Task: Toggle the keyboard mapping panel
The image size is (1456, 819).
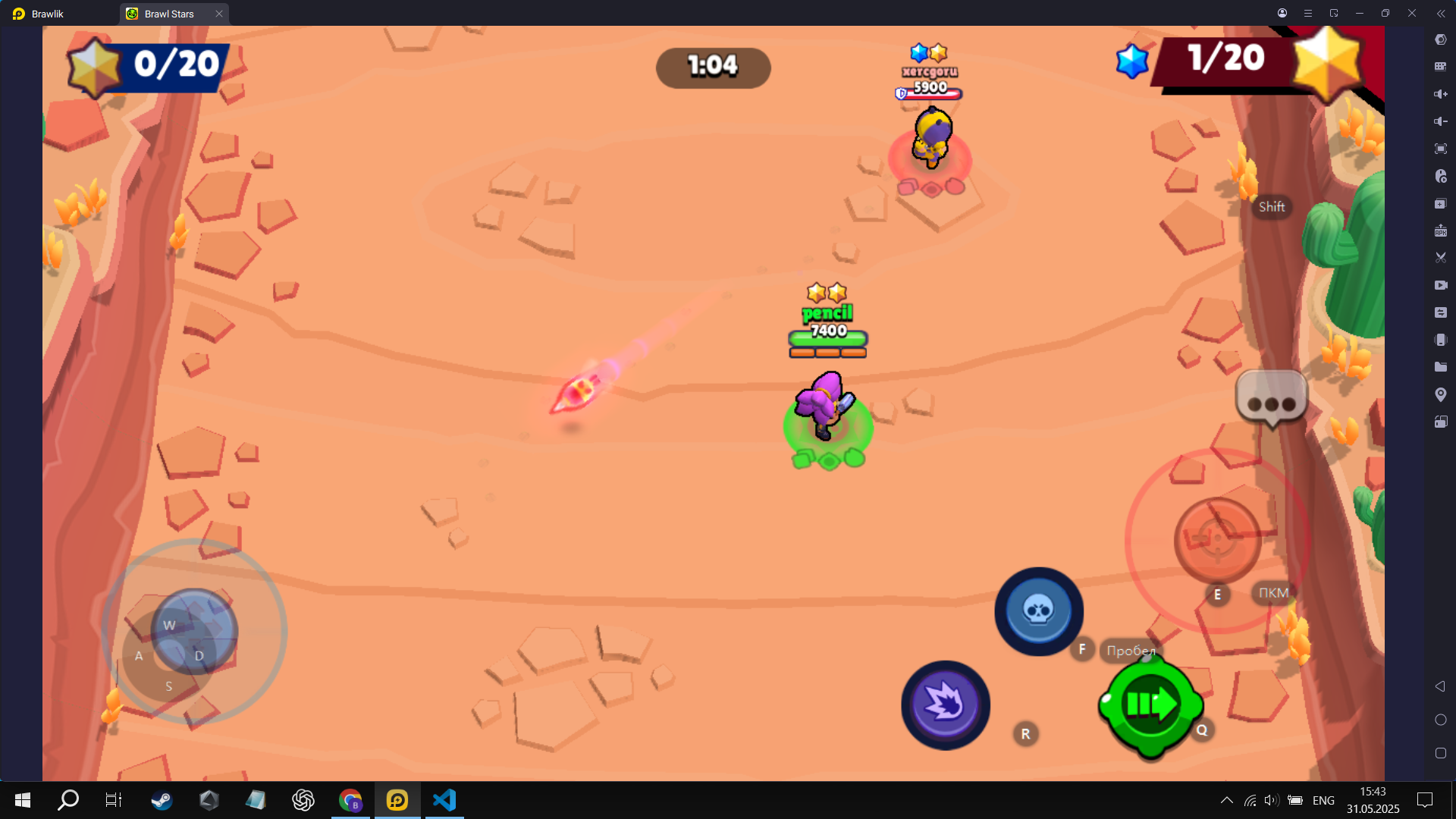Action: coord(1440,67)
